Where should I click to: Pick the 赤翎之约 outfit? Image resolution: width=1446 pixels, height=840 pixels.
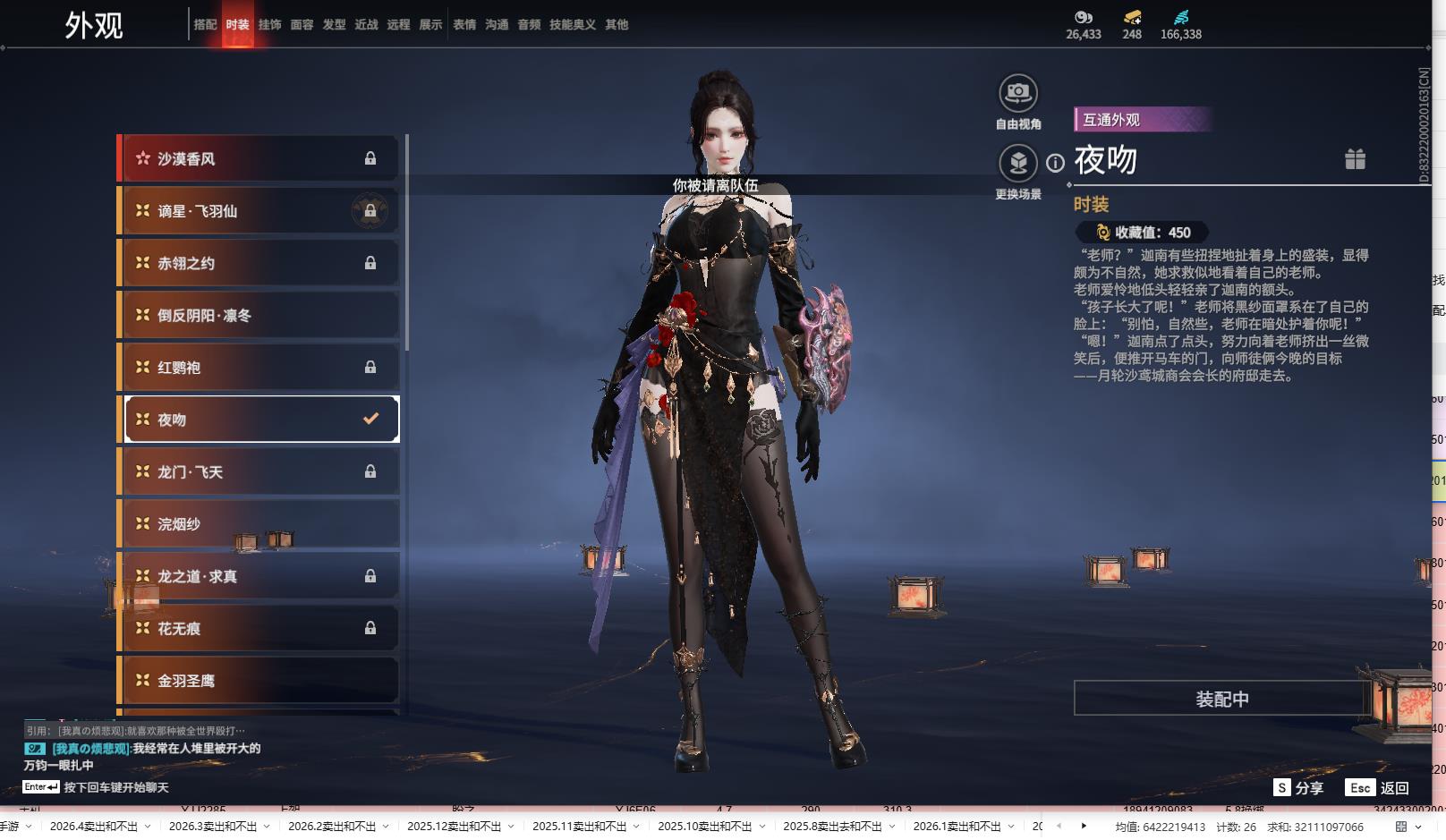pyautogui.click(x=259, y=263)
